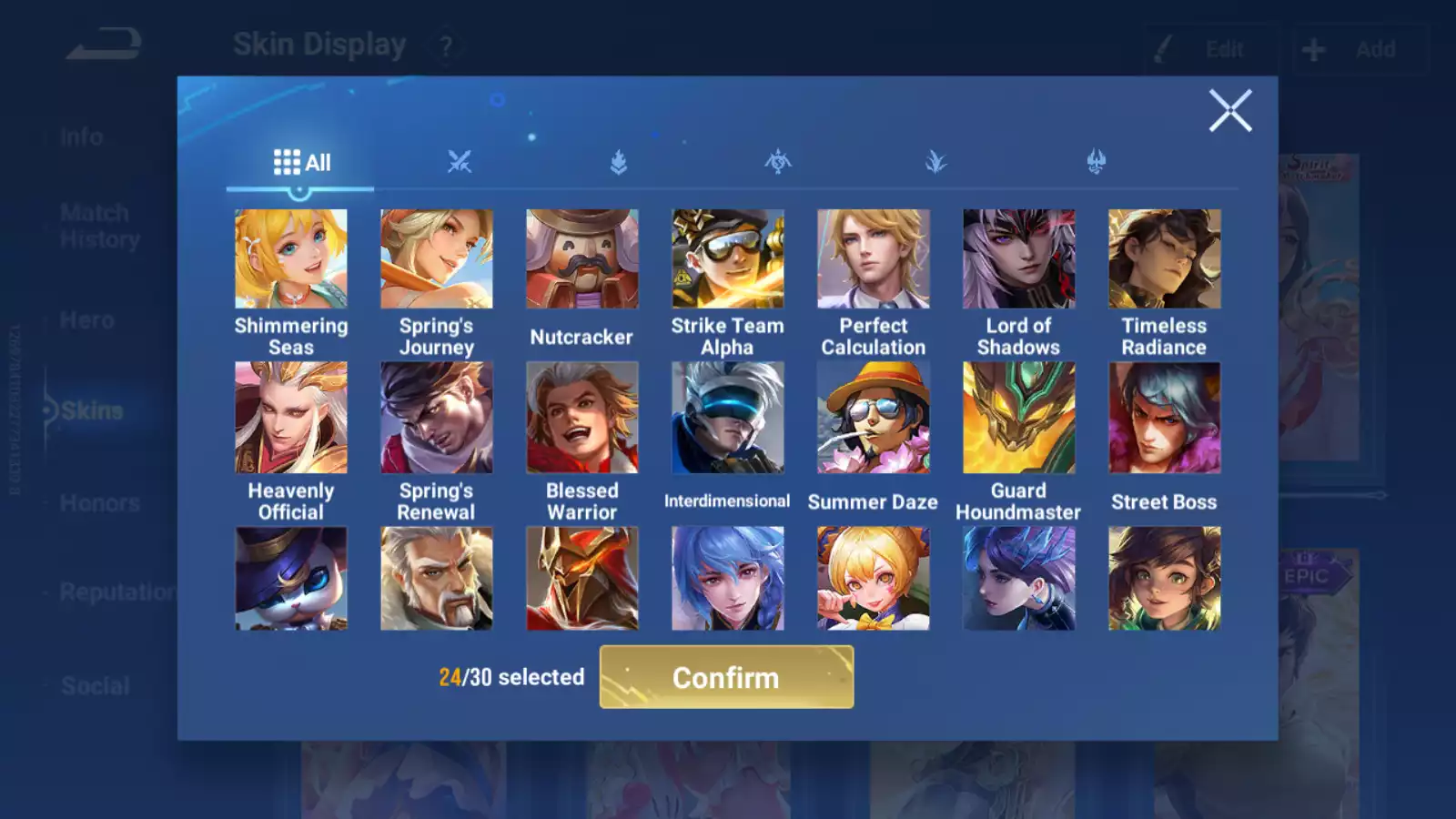Toggle the Summer Daze skin selection
Viewport: 1456px width, 819px height.
873,416
